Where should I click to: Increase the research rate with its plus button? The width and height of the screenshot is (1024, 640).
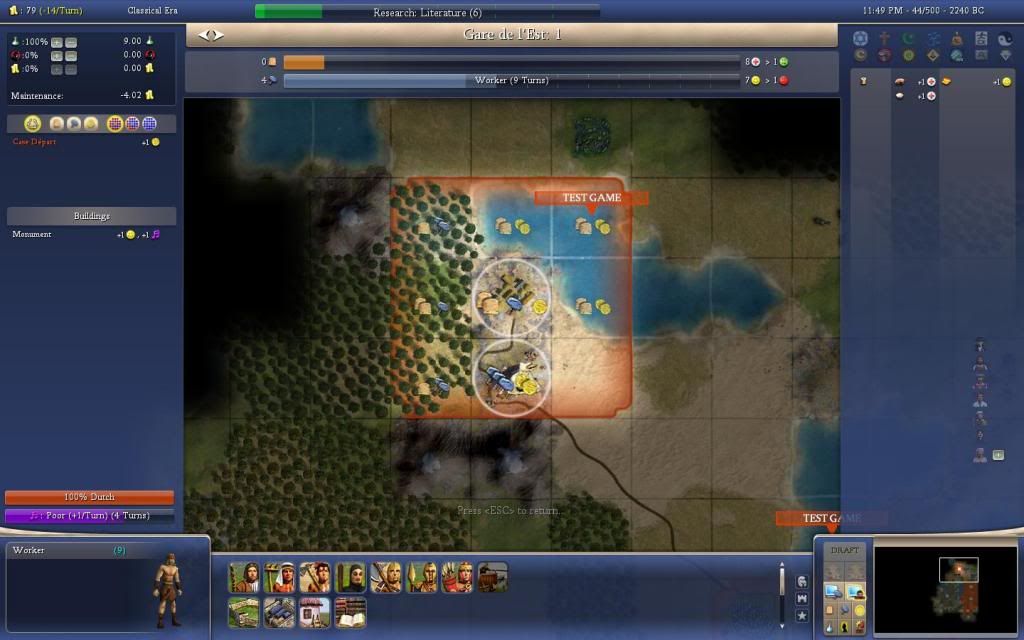(56, 42)
